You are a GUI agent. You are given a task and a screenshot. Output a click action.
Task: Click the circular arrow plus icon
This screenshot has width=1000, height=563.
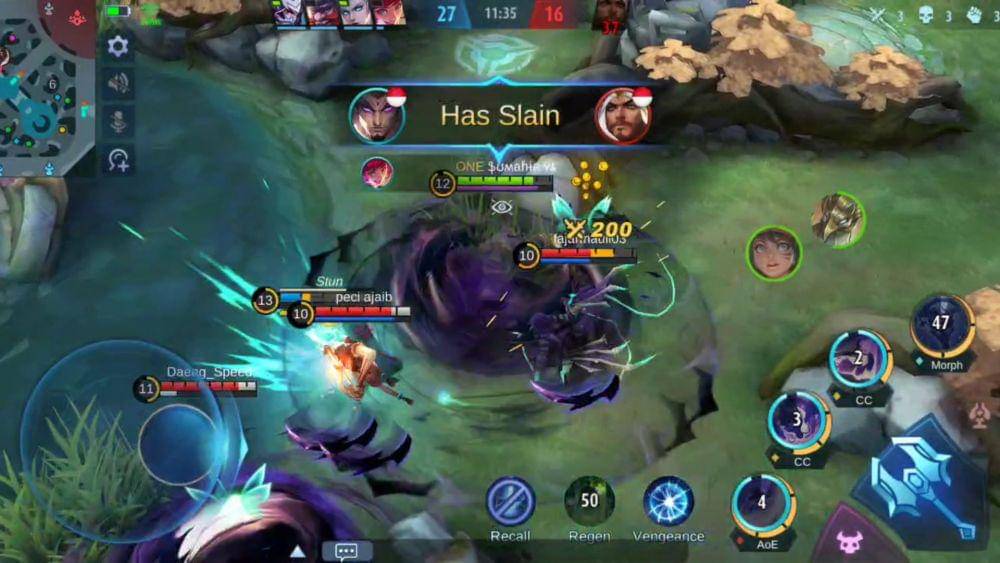point(118,159)
